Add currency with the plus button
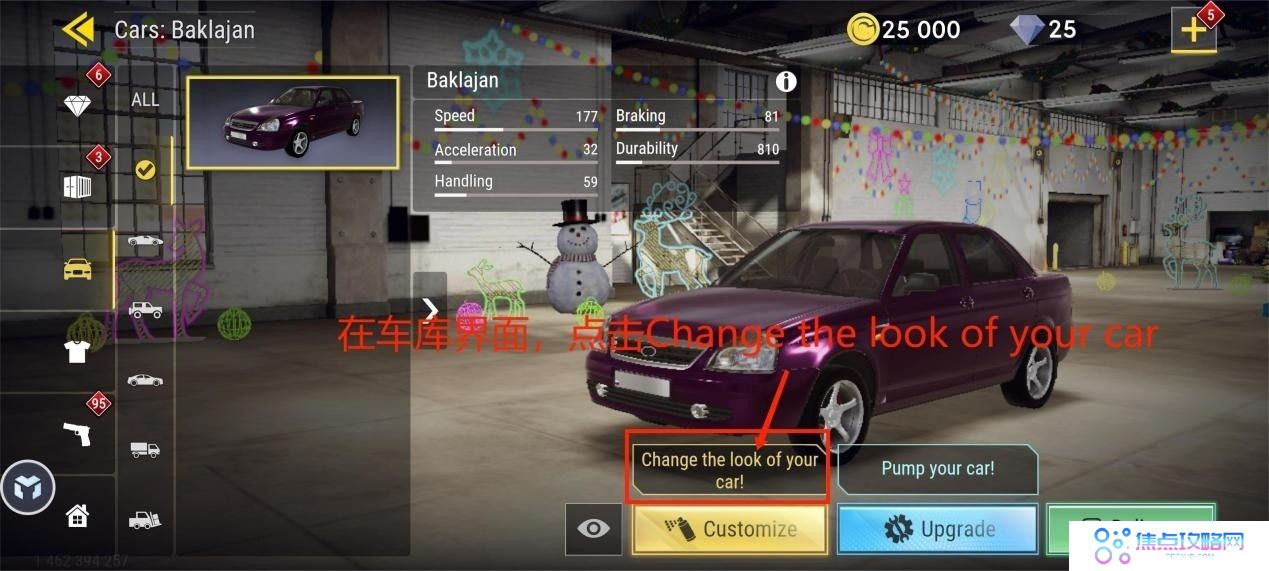This screenshot has width=1269, height=571. pos(1194,30)
